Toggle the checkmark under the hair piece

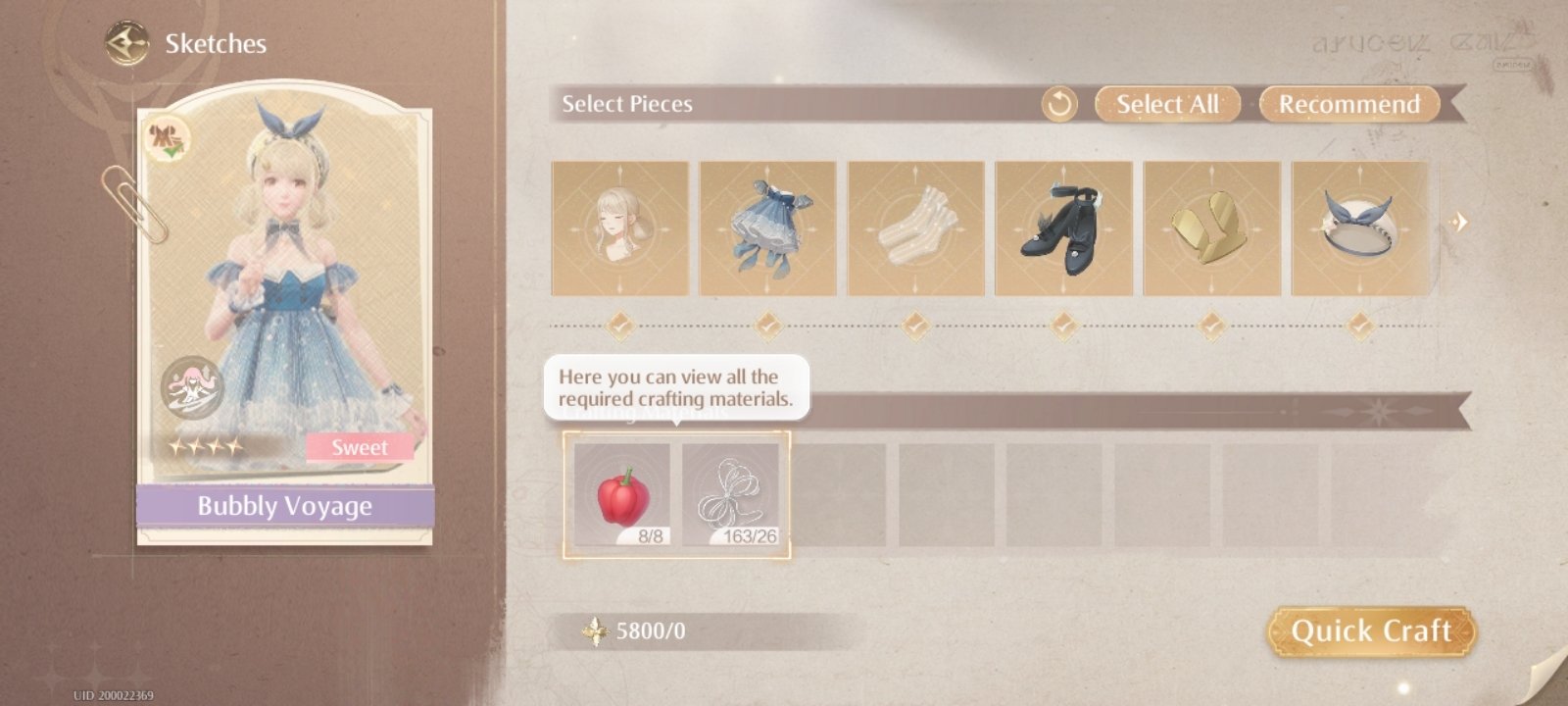619,324
